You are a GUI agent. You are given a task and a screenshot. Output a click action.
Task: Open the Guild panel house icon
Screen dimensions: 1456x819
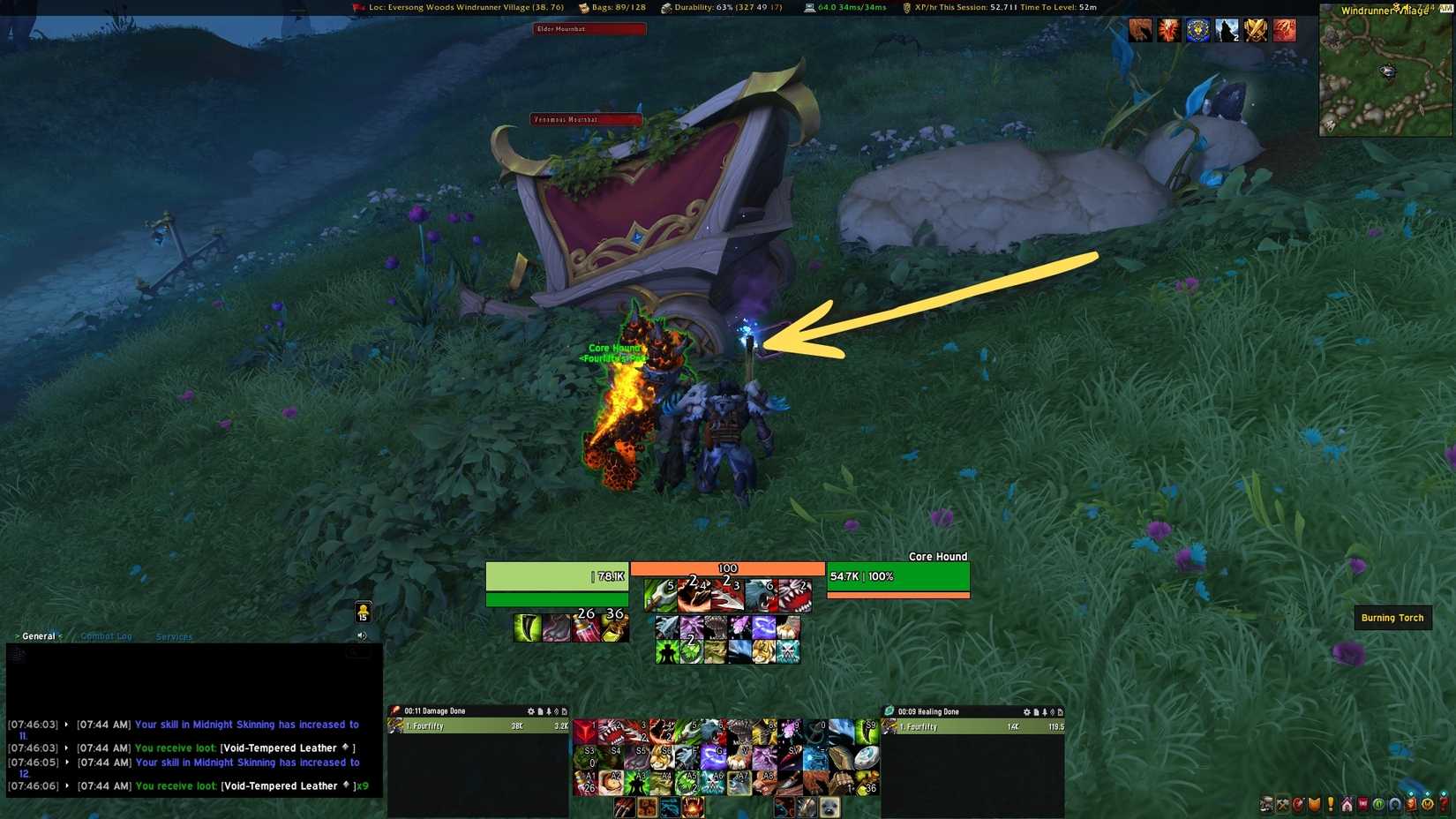1347,805
